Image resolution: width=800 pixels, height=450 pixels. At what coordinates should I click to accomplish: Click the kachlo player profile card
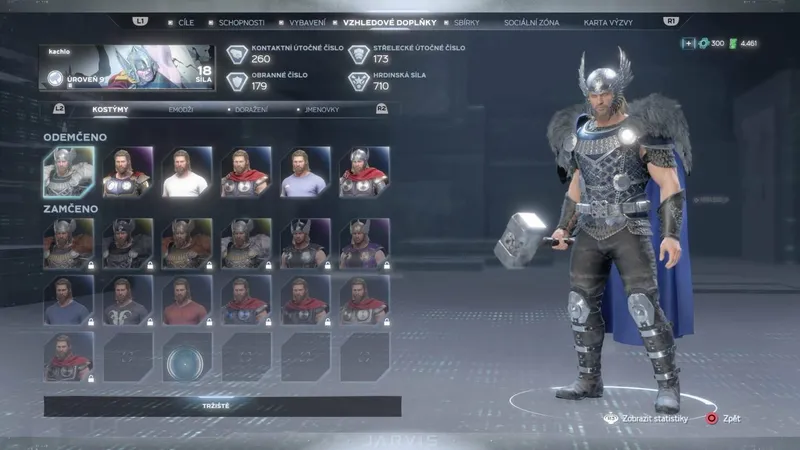tap(127, 67)
